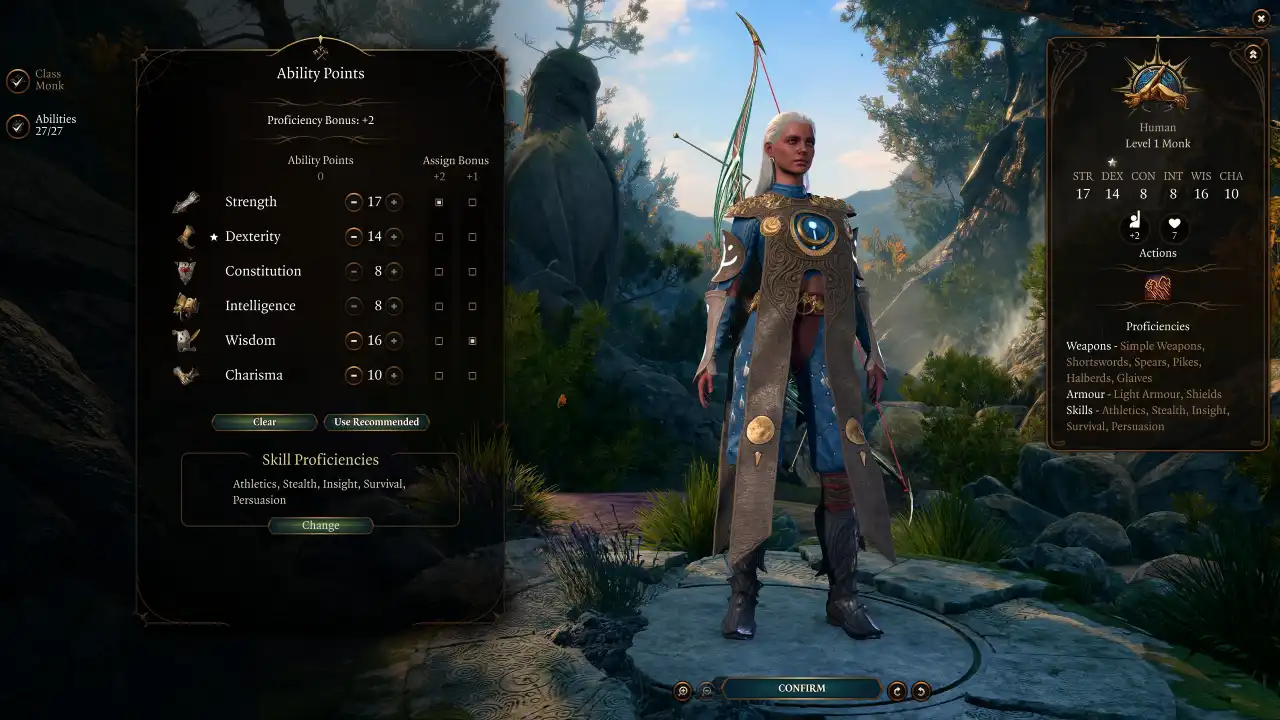Screen dimensions: 1280x720
Task: Collapse the character summary panel
Action: click(1253, 54)
